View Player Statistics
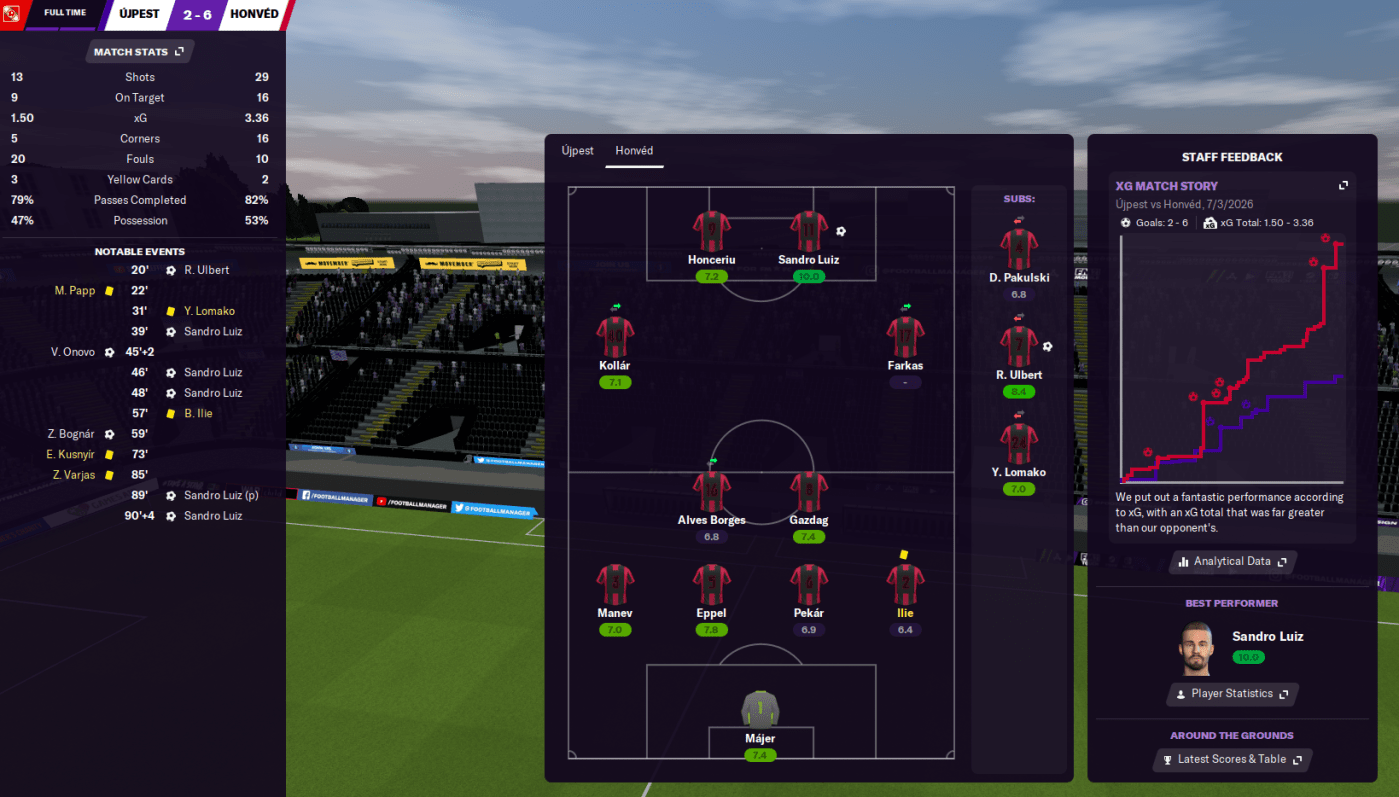 1232,694
